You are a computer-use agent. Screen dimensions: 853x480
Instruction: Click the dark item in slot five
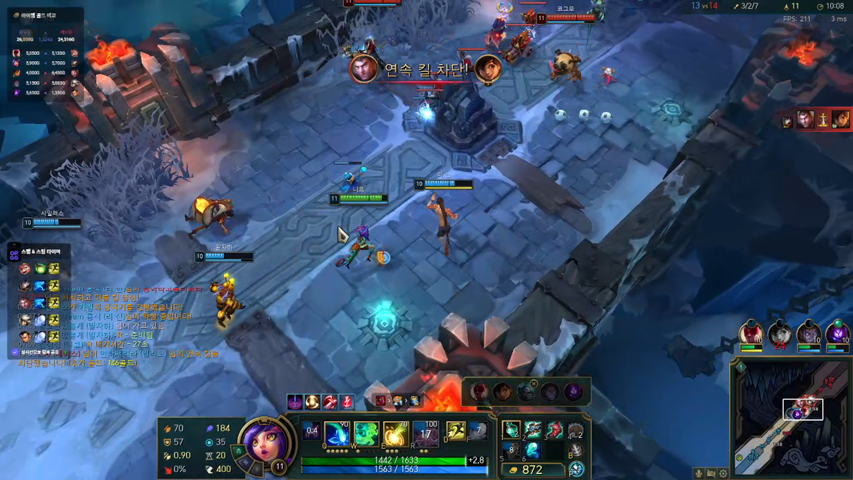click(x=511, y=452)
